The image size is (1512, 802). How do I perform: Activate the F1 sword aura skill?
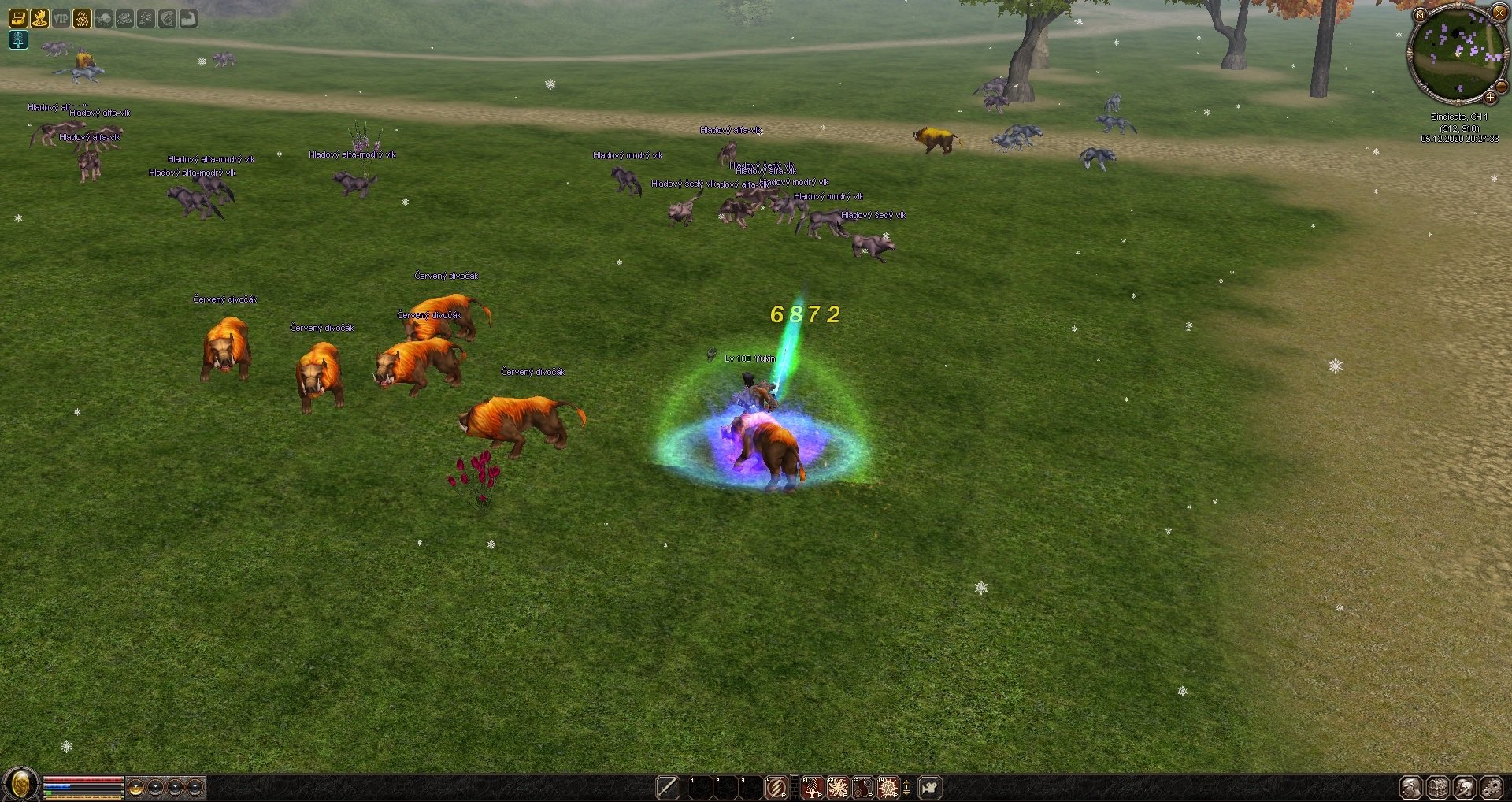(813, 787)
